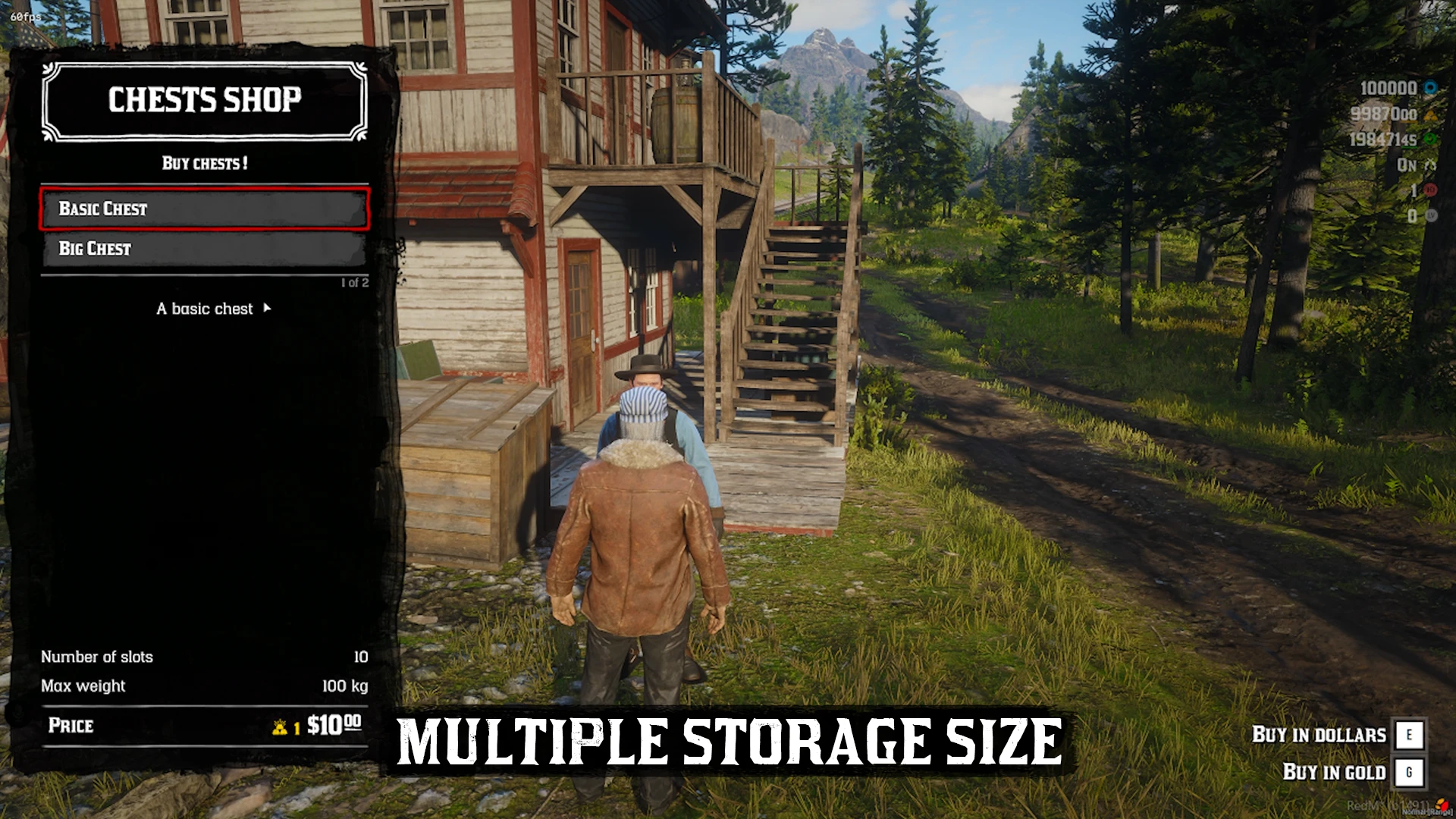This screenshot has width=1456, height=819.
Task: Select the Big Chest option
Action: pos(205,249)
